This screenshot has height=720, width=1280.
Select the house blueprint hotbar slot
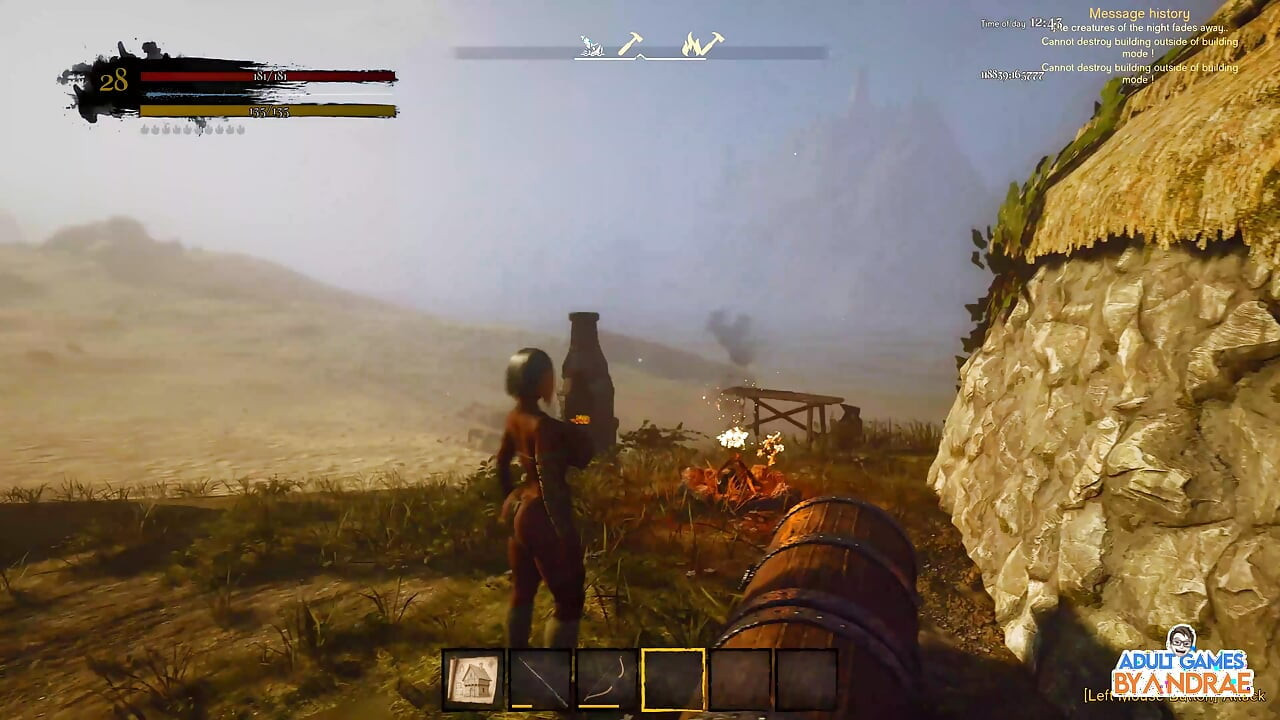pos(473,680)
